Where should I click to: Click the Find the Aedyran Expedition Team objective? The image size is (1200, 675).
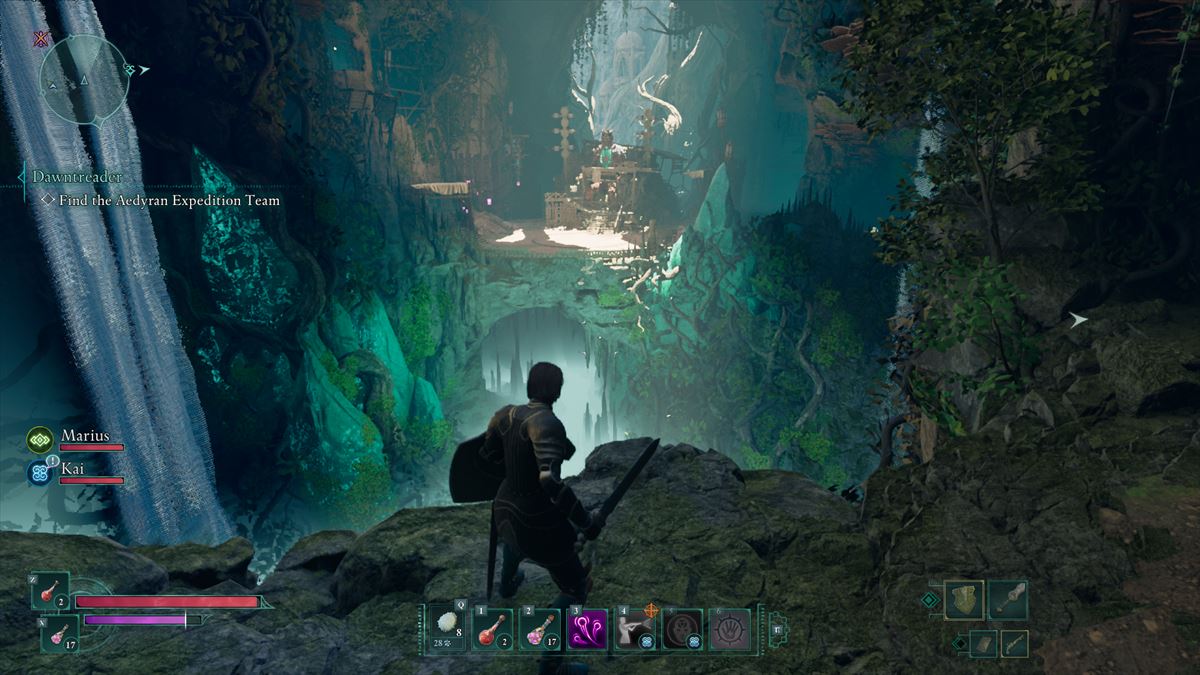coord(169,200)
